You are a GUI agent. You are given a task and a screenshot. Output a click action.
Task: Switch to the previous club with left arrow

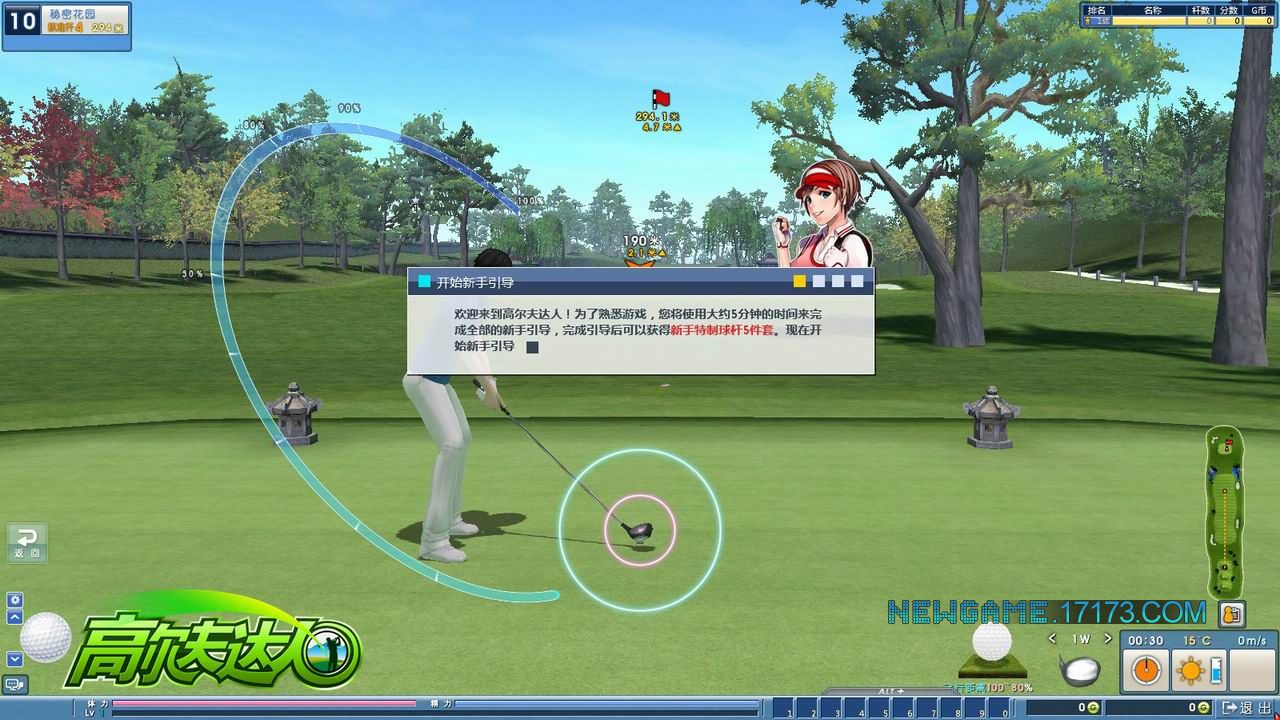1053,639
